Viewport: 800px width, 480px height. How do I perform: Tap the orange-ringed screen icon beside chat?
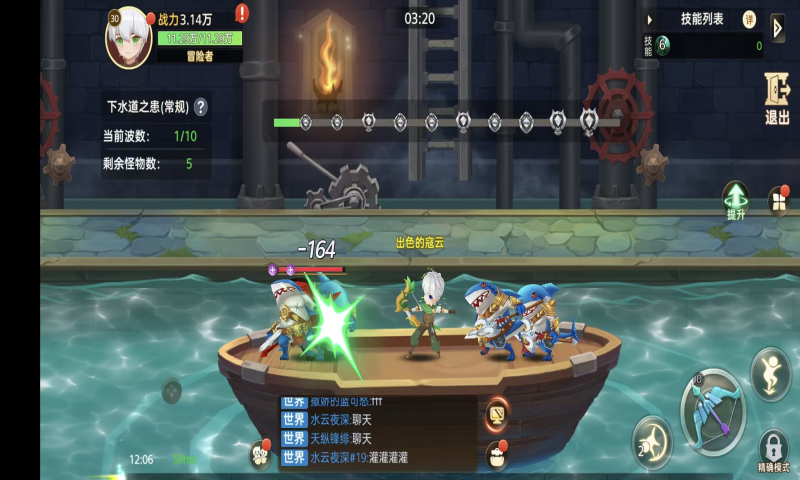pos(495,413)
